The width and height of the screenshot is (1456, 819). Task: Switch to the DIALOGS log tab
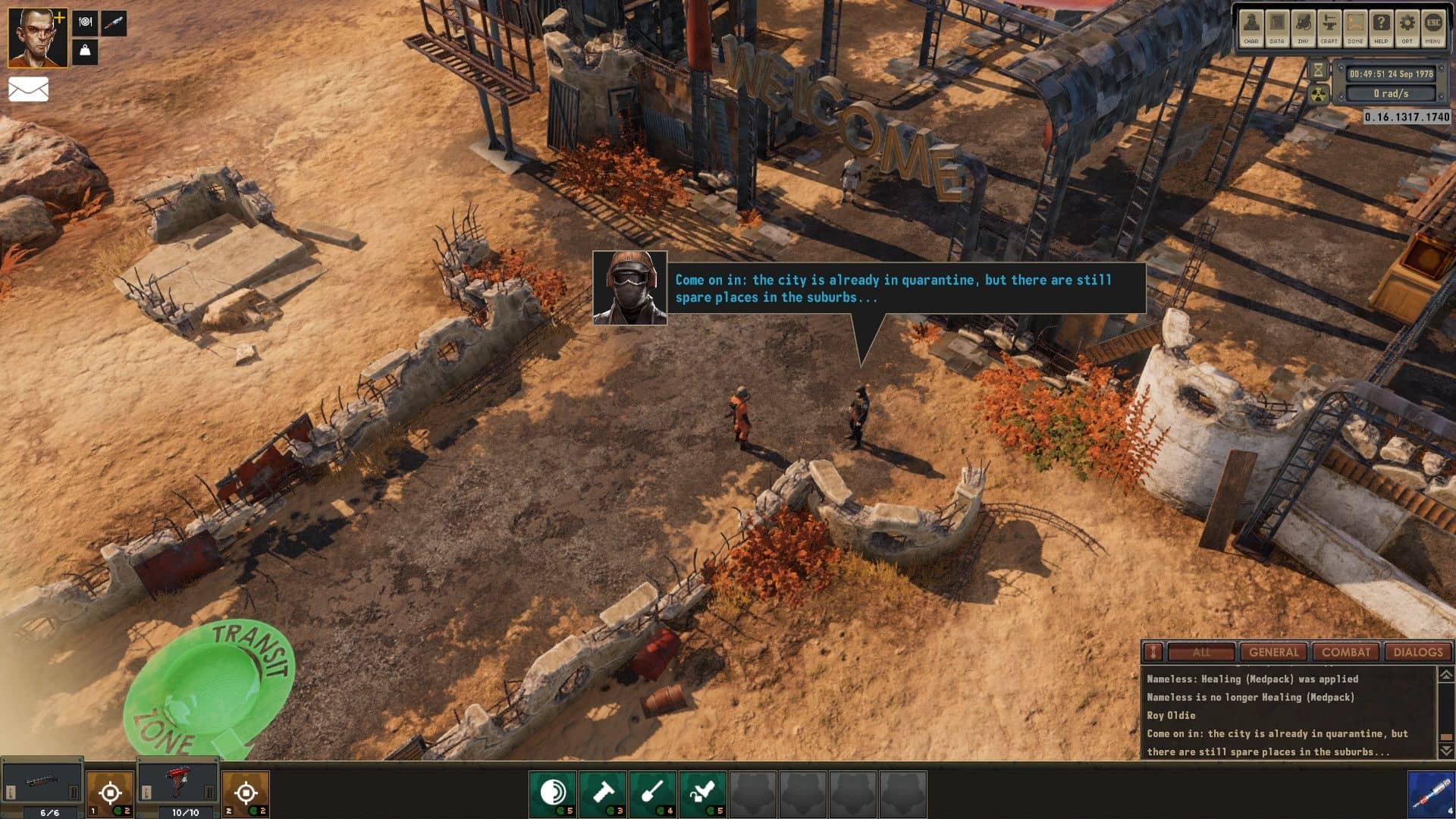[1417, 652]
